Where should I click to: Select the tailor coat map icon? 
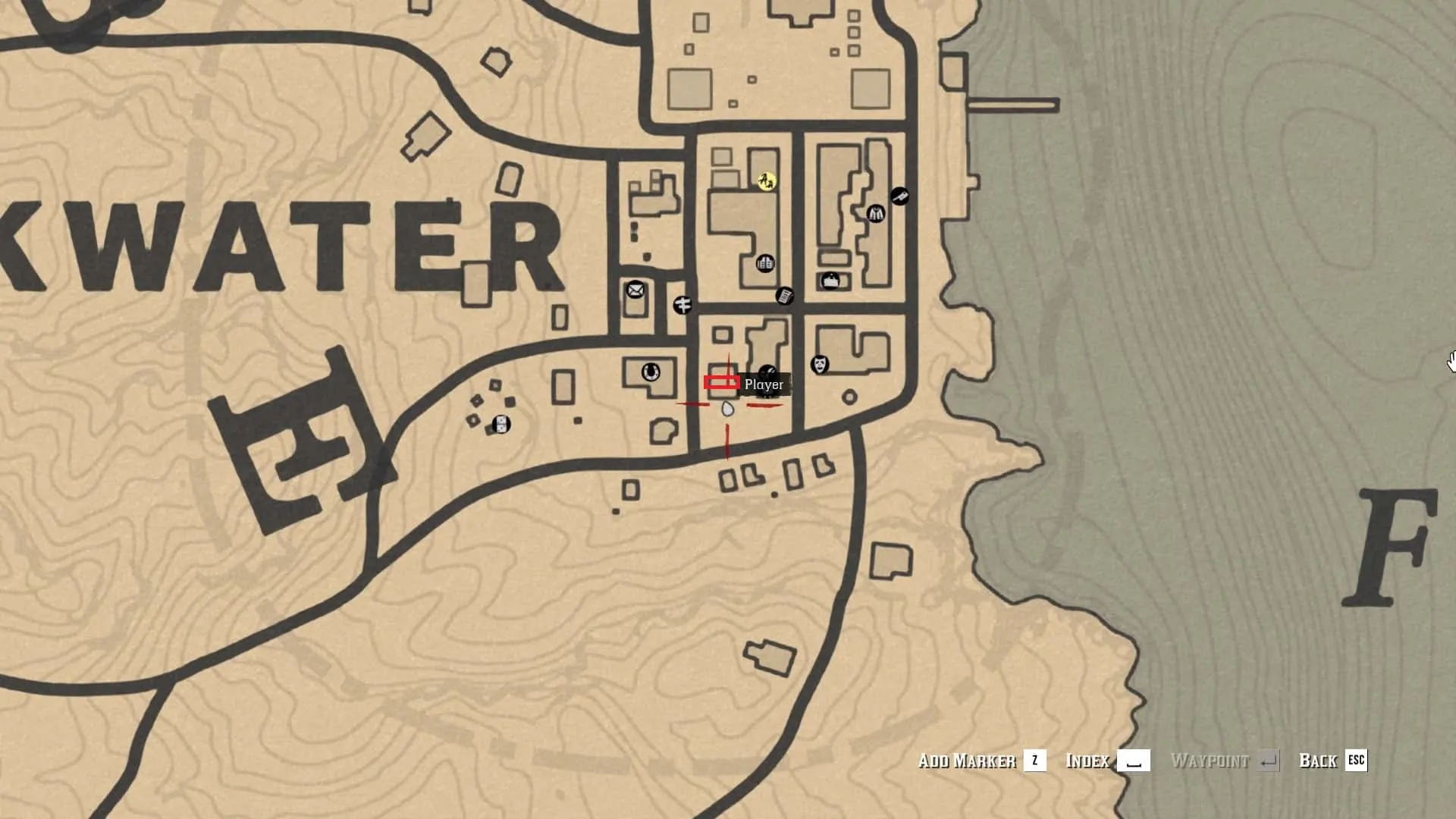coord(876,214)
